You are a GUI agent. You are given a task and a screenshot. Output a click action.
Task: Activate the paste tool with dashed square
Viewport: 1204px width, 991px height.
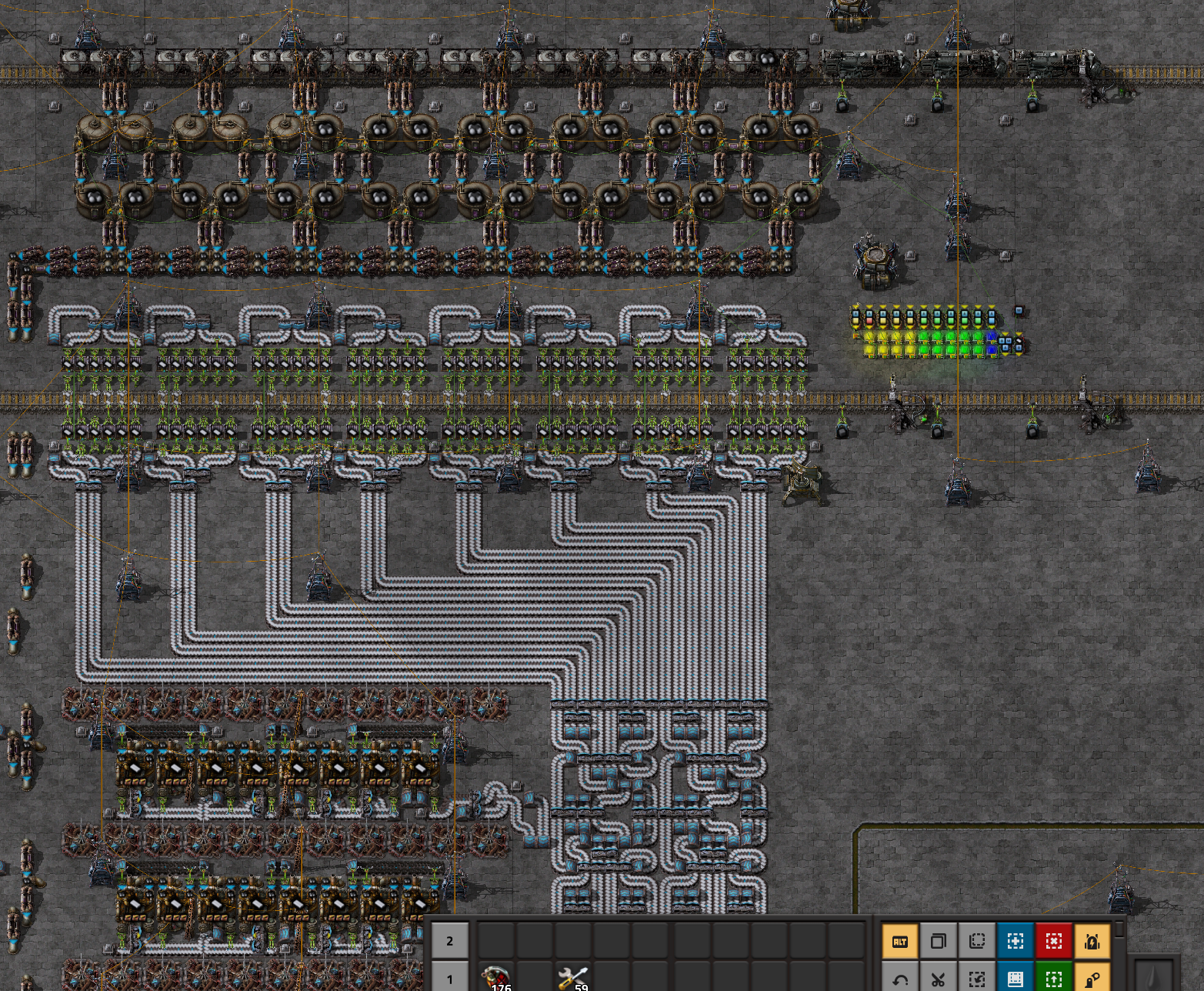(x=976, y=941)
